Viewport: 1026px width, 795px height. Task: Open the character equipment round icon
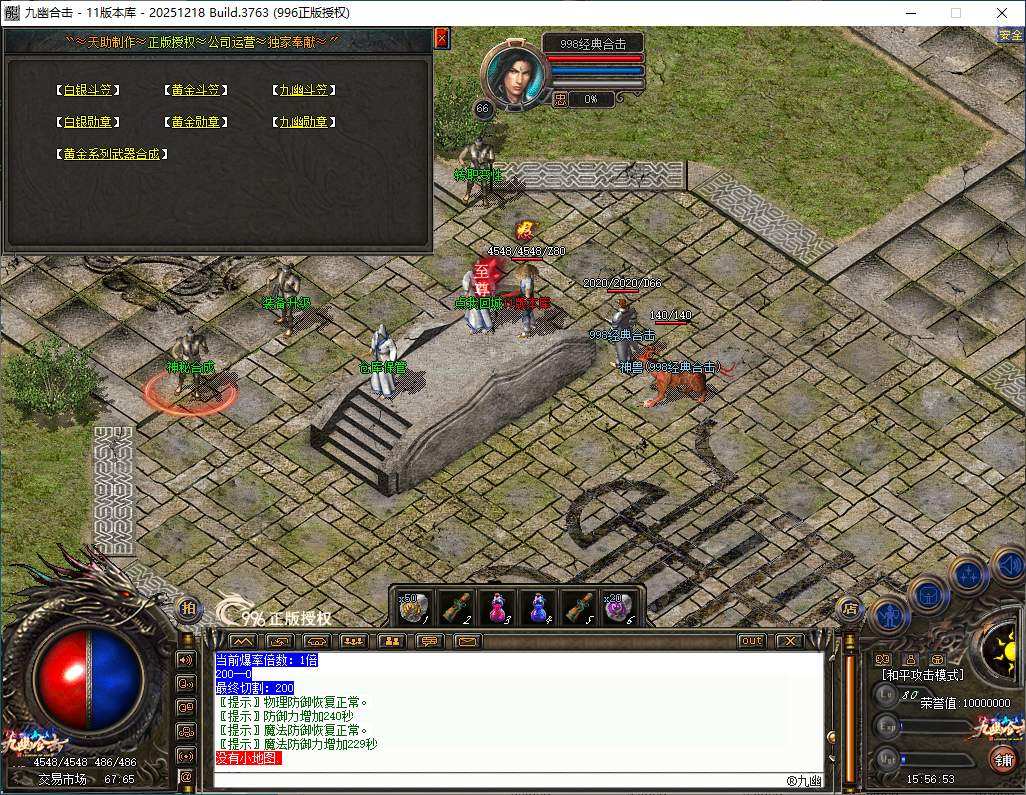tap(889, 613)
